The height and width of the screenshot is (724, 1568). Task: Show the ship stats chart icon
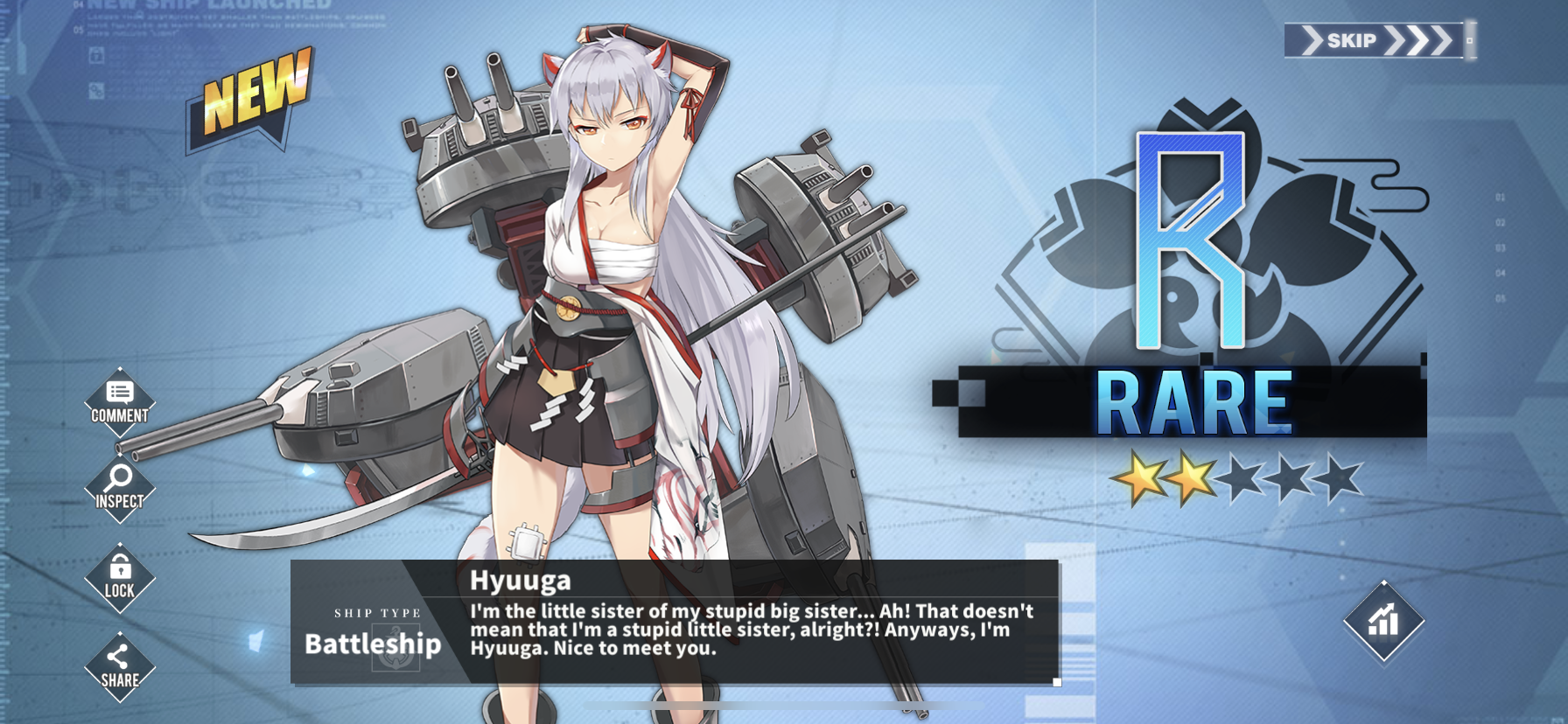[x=1383, y=621]
